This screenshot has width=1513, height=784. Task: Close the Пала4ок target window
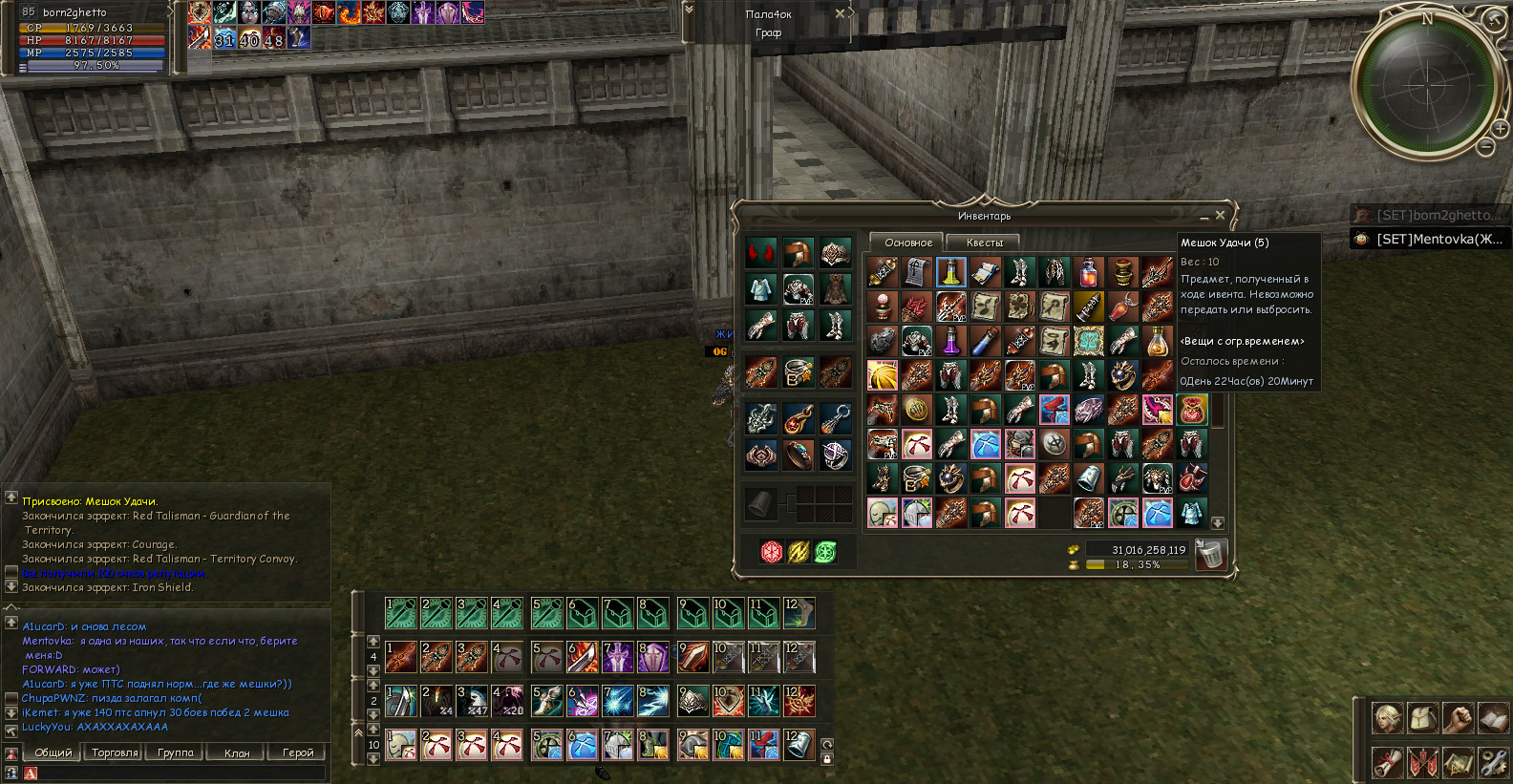(x=840, y=13)
